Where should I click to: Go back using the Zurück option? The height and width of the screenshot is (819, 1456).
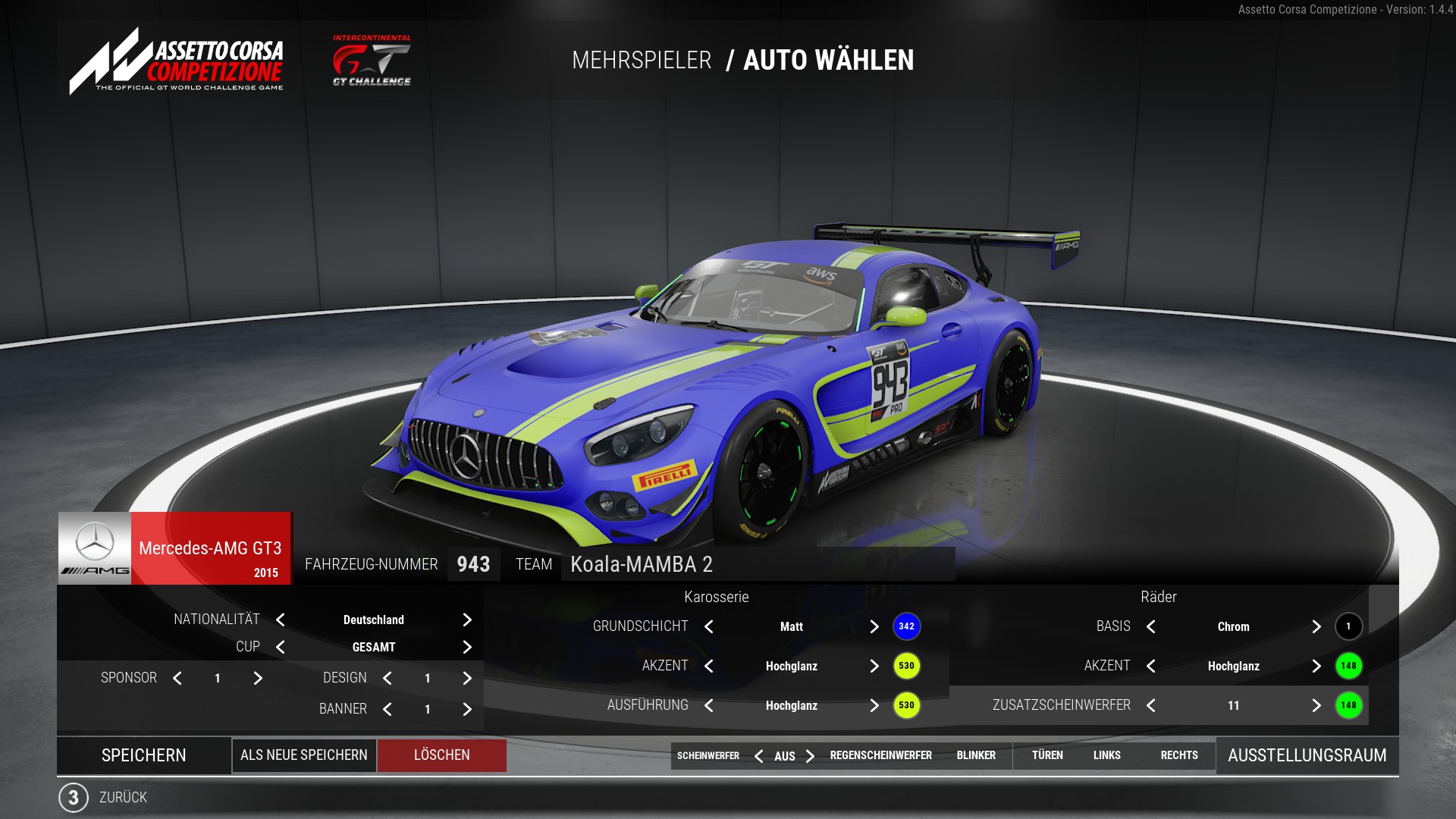pos(121,797)
